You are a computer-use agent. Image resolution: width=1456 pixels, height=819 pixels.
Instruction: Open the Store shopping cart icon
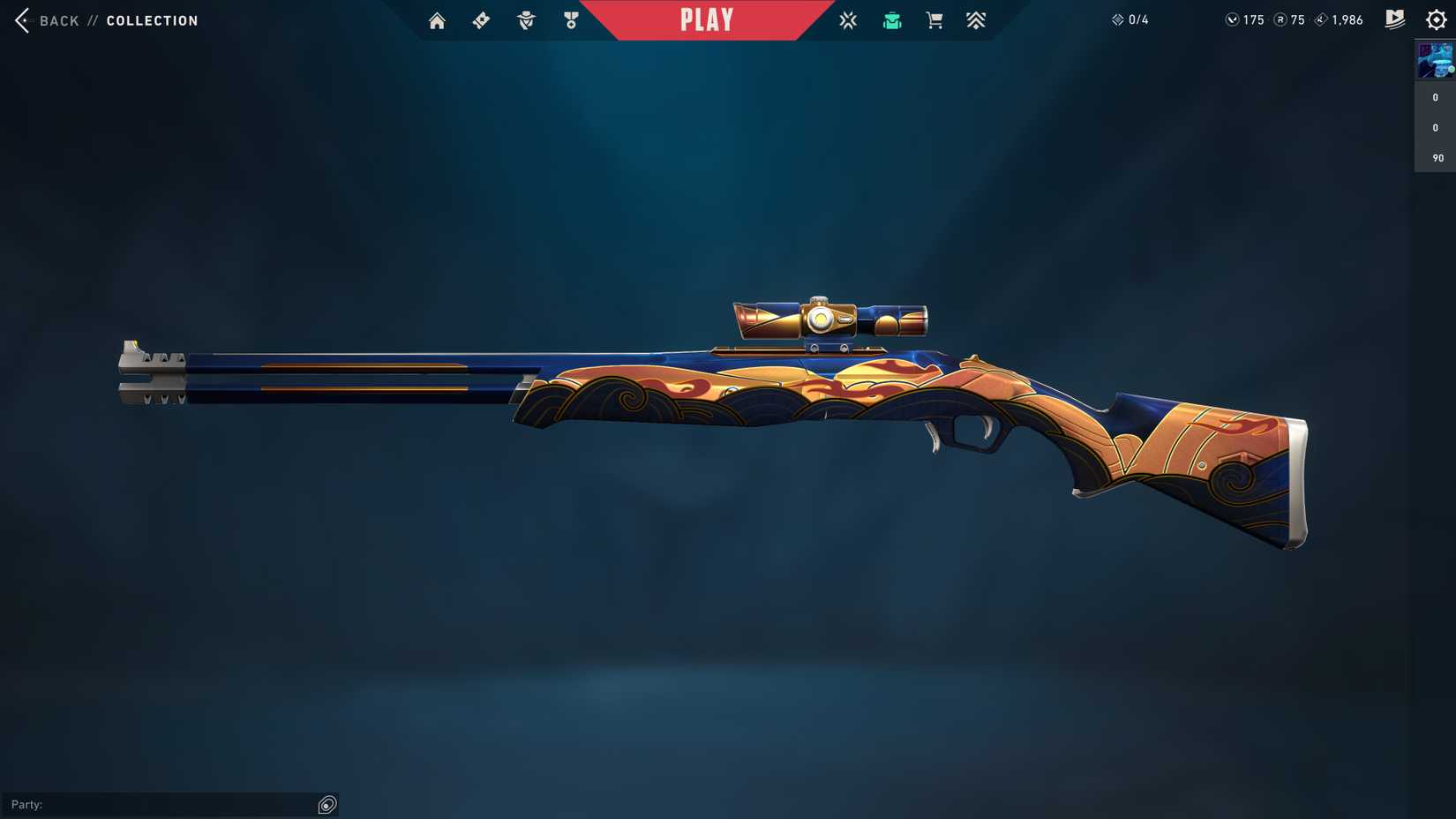pos(934,19)
